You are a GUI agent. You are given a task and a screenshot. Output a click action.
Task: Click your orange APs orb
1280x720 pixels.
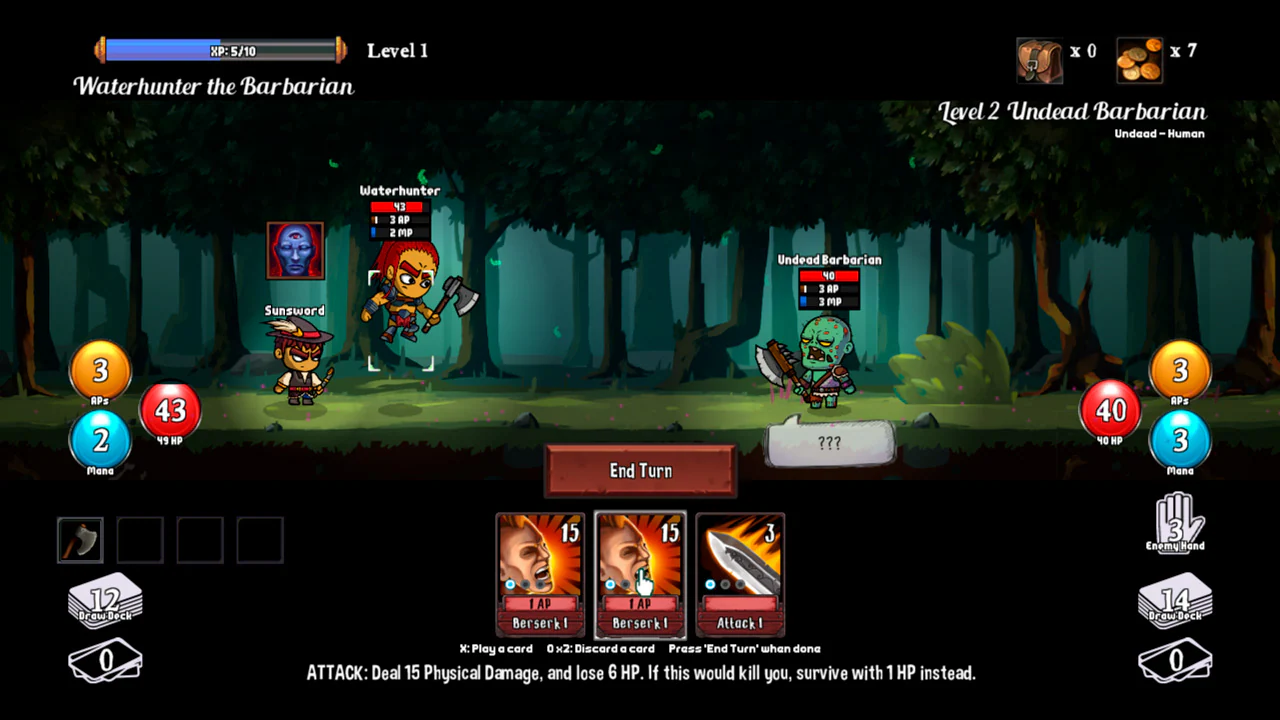click(x=99, y=371)
